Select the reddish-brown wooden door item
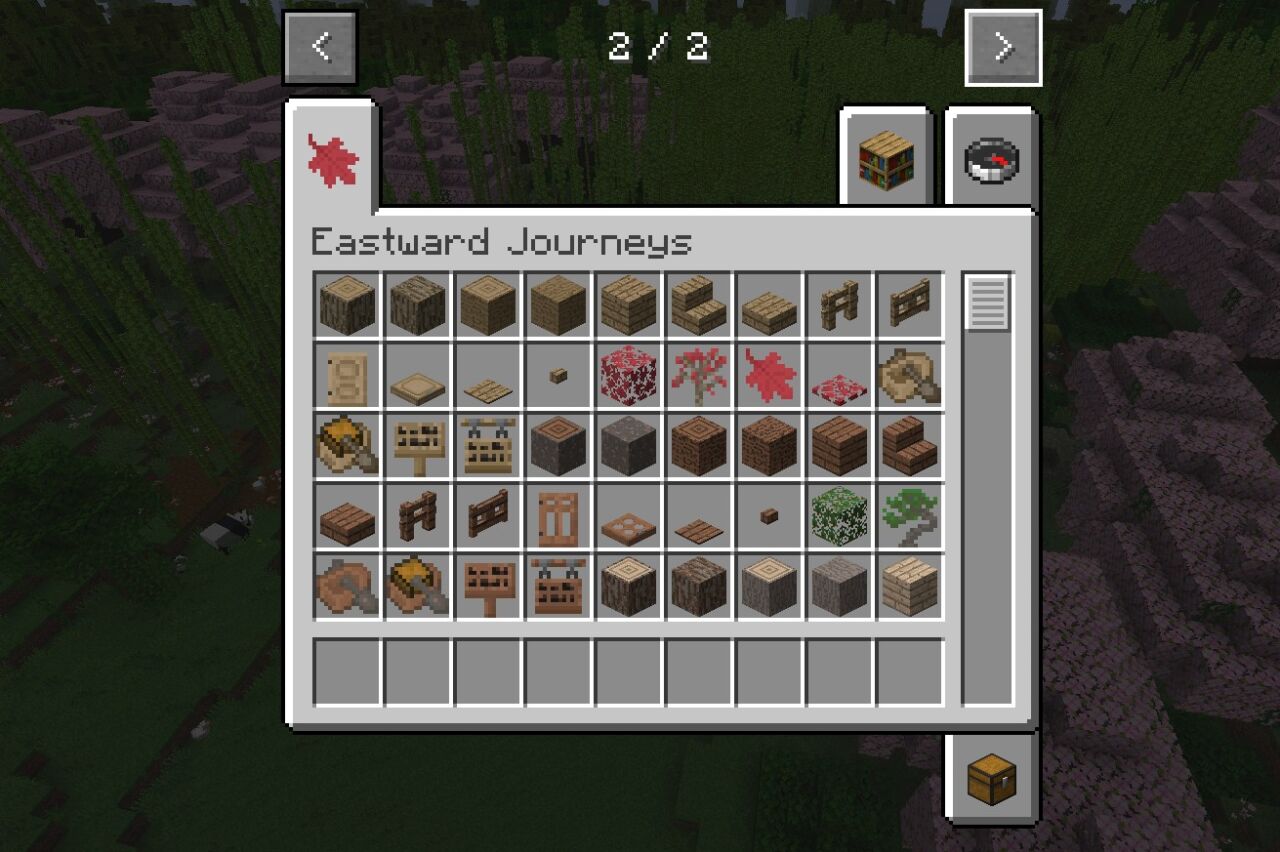Screen dimensions: 1280x852 pos(558,516)
